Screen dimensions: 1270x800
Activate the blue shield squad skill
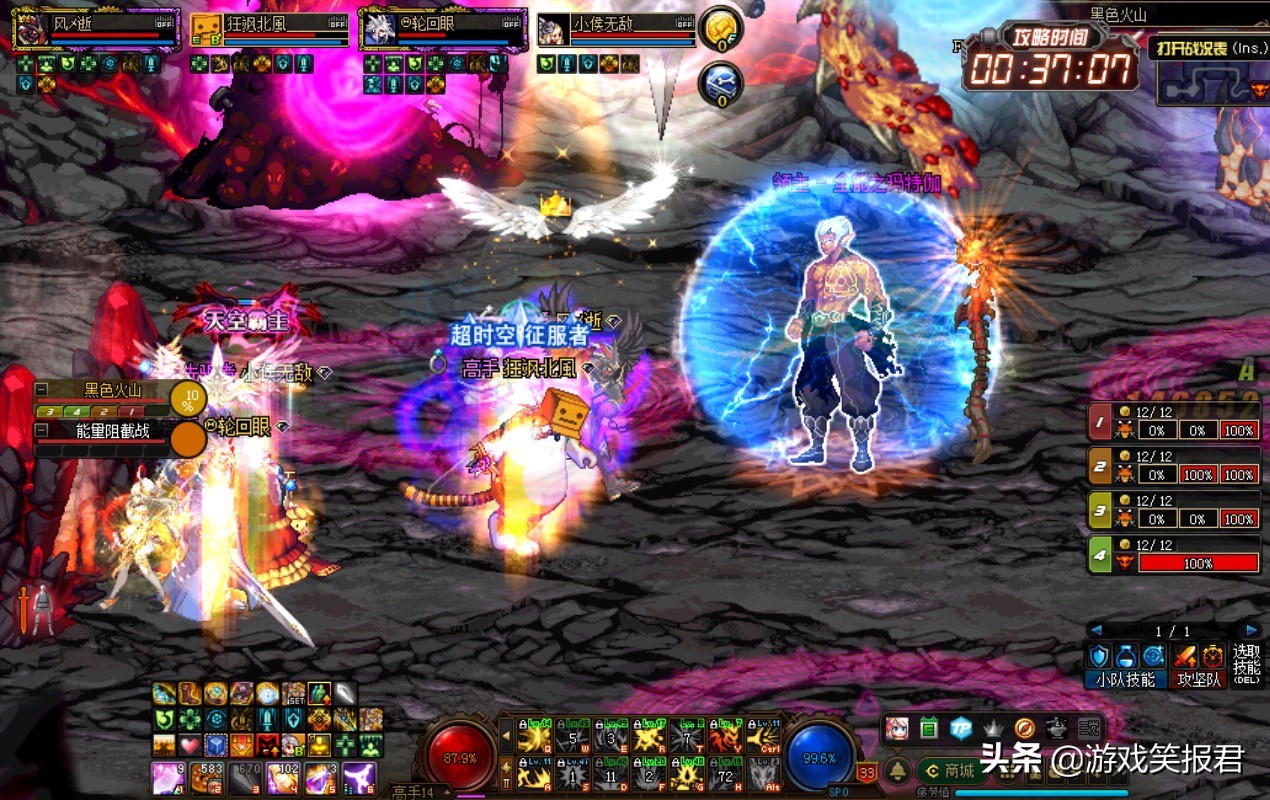click(1099, 656)
